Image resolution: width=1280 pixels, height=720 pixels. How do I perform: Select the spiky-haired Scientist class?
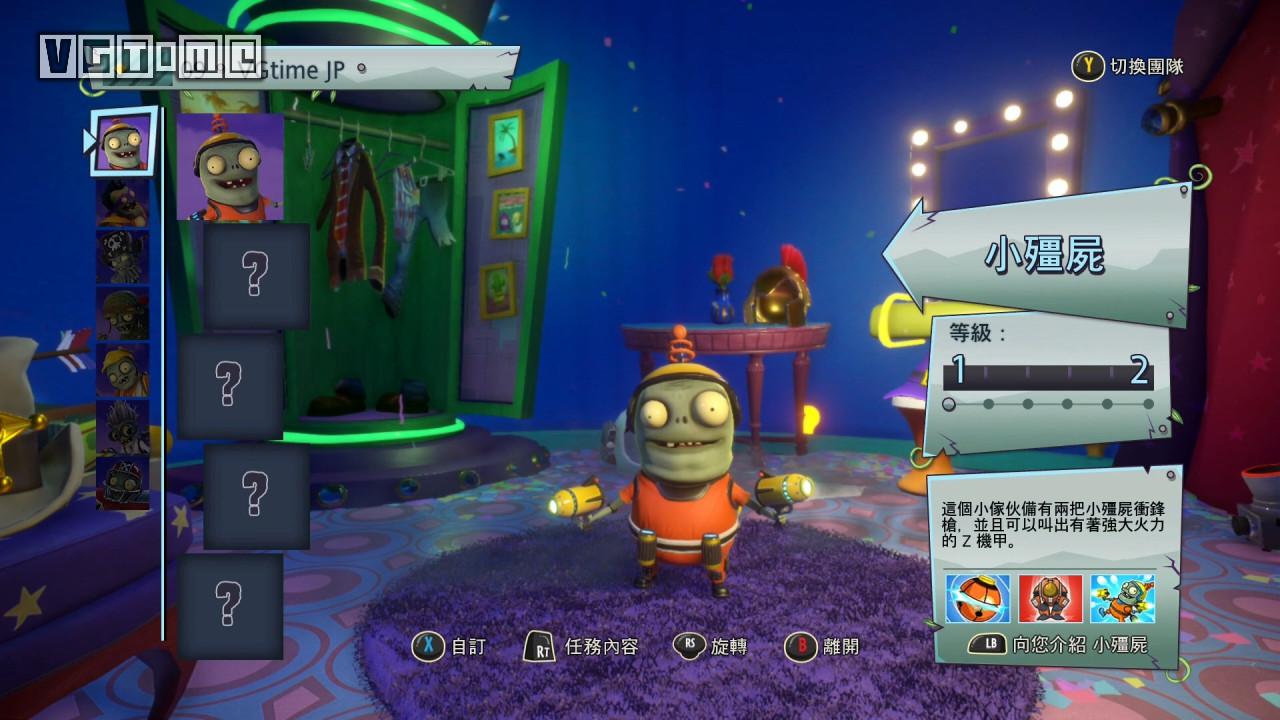pyautogui.click(x=123, y=427)
